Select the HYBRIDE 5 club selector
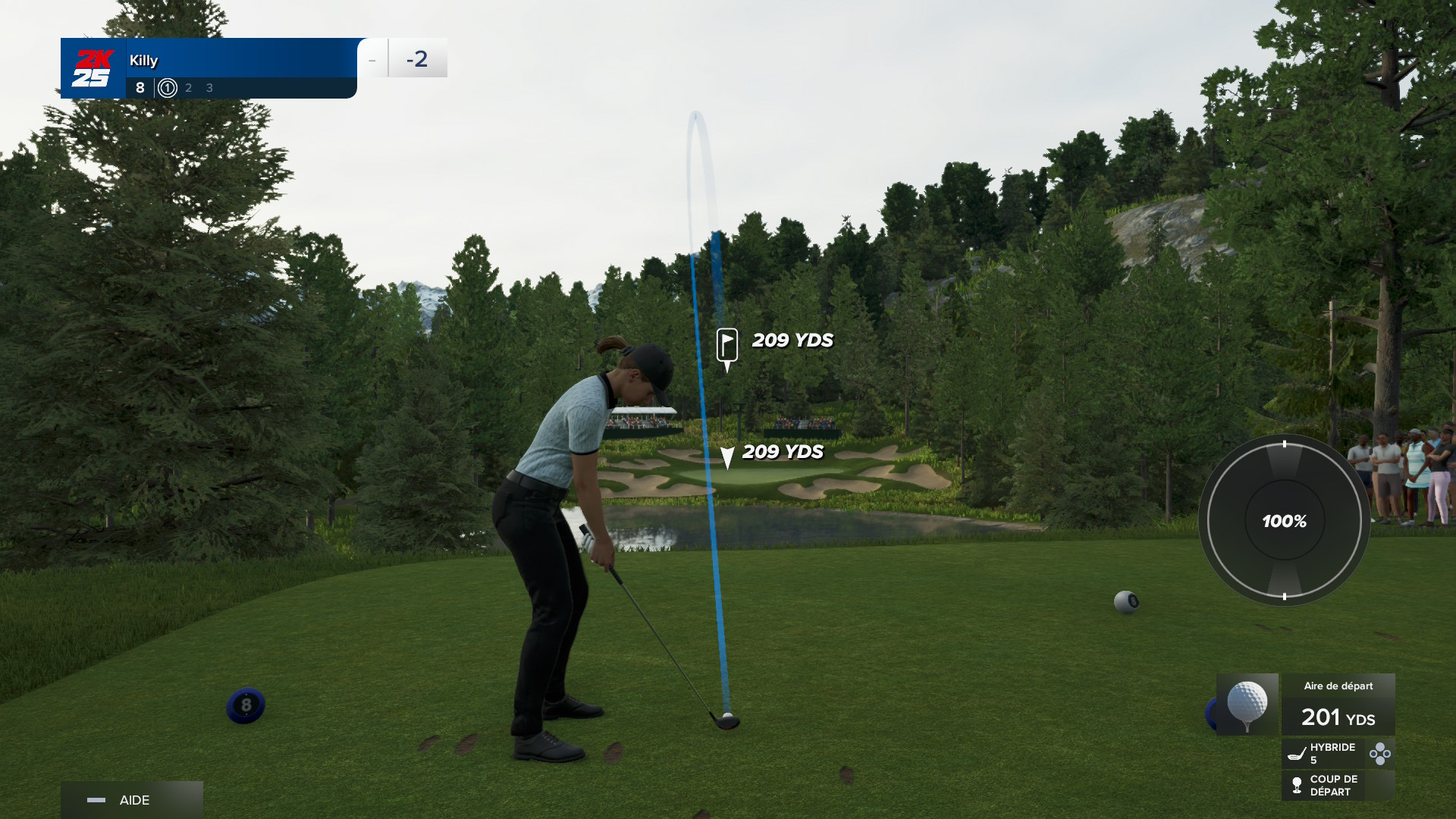1456x819 pixels. [x=1323, y=753]
